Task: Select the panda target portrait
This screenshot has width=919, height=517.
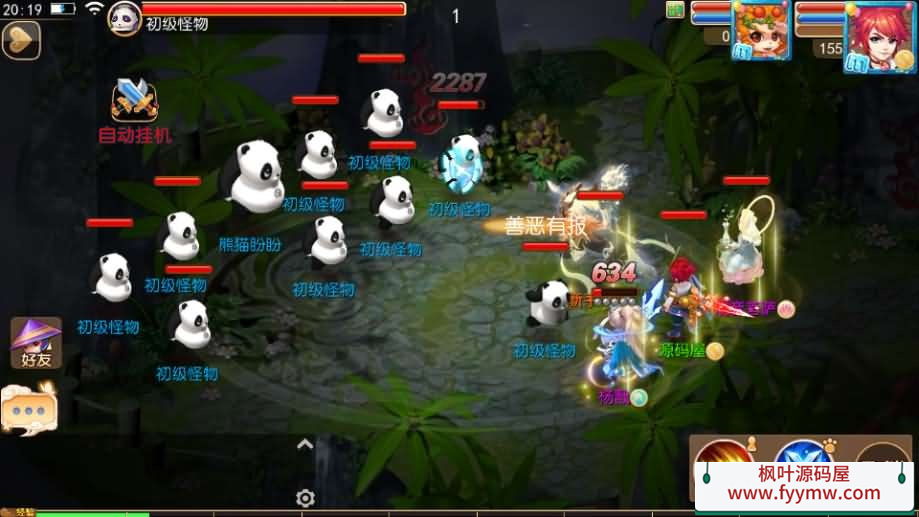Action: [124, 18]
